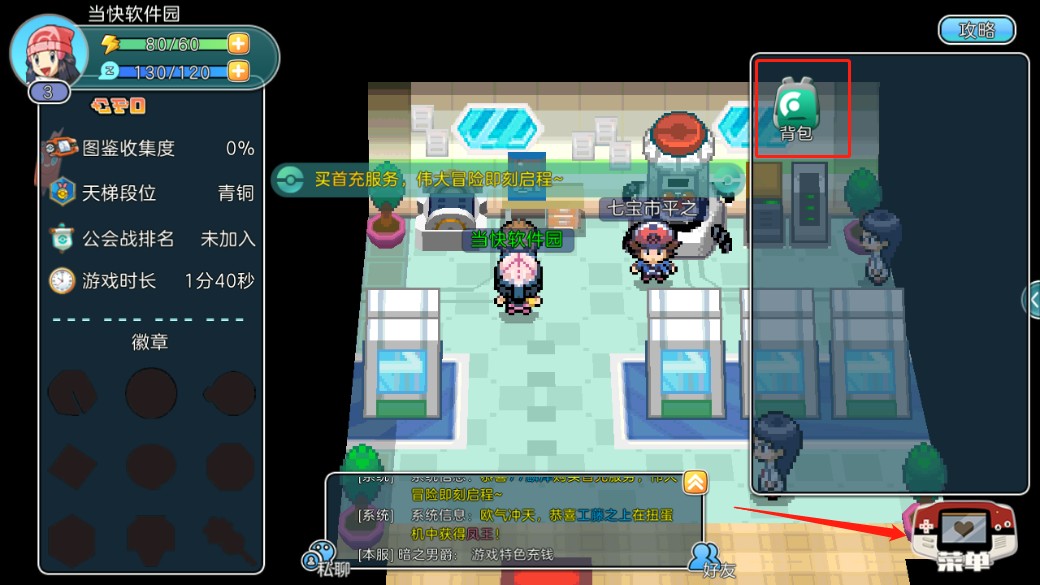Click the first-recharge announcement banner

click(440, 179)
